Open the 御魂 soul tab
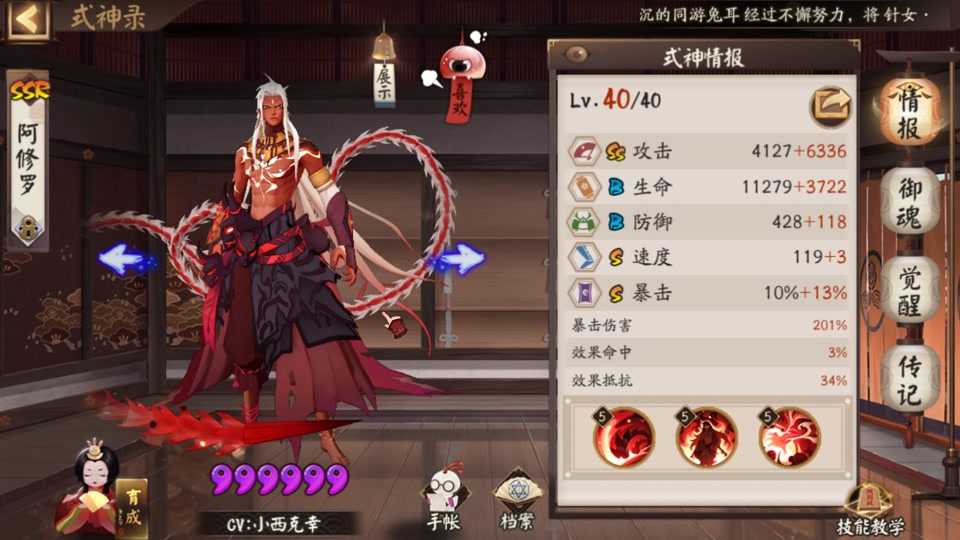960x540 pixels. pos(908,203)
